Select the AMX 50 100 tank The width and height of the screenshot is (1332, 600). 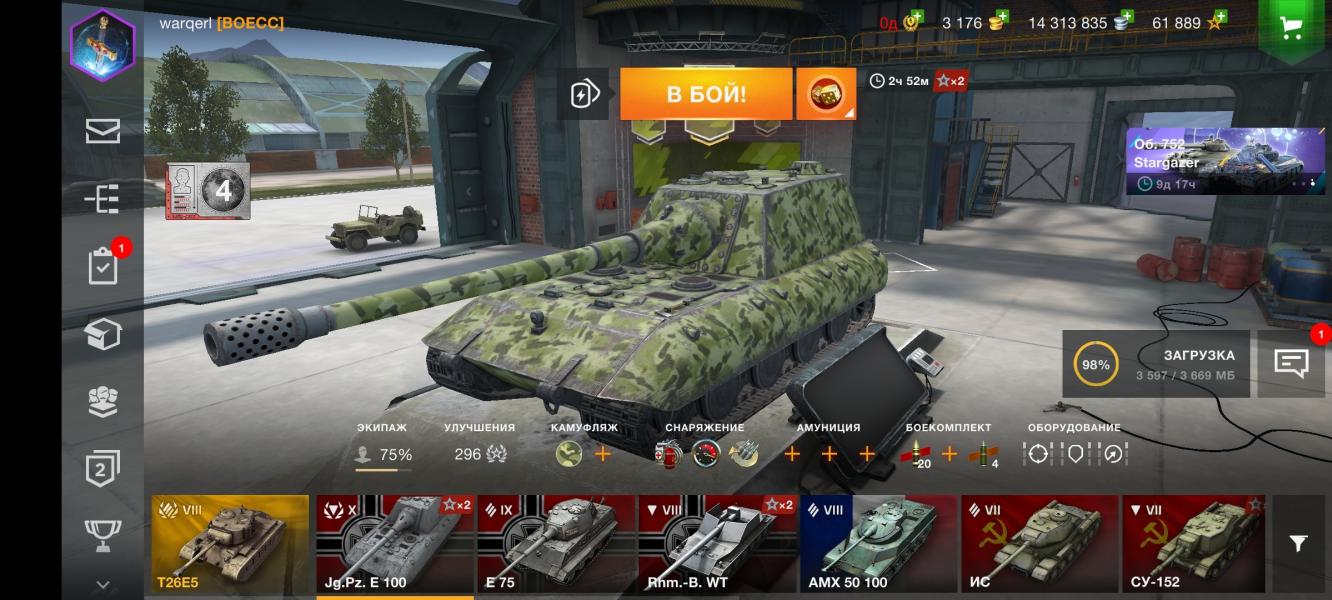point(879,545)
